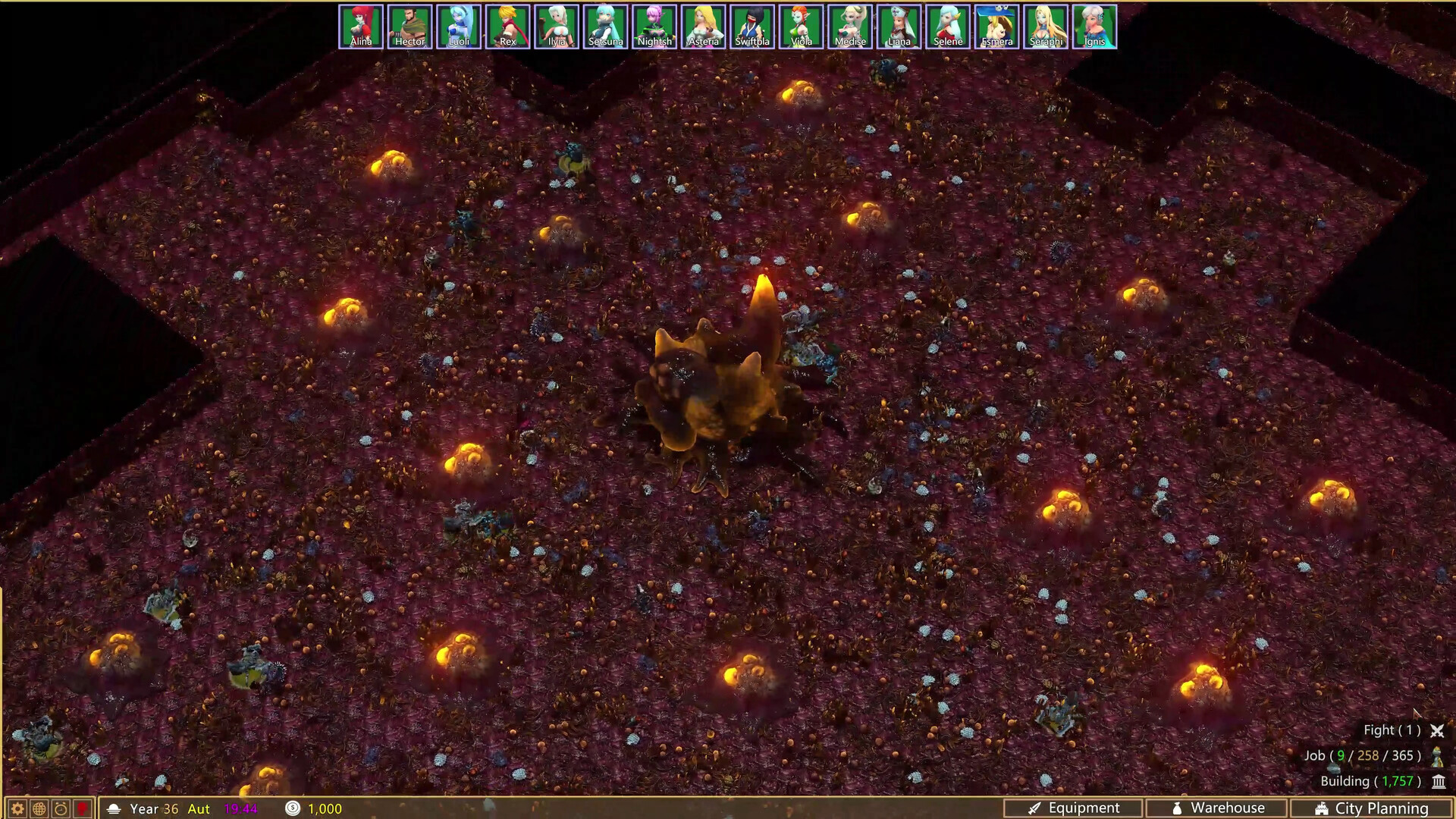
Task: Click the red alert figure icon
Action: [x=81, y=808]
